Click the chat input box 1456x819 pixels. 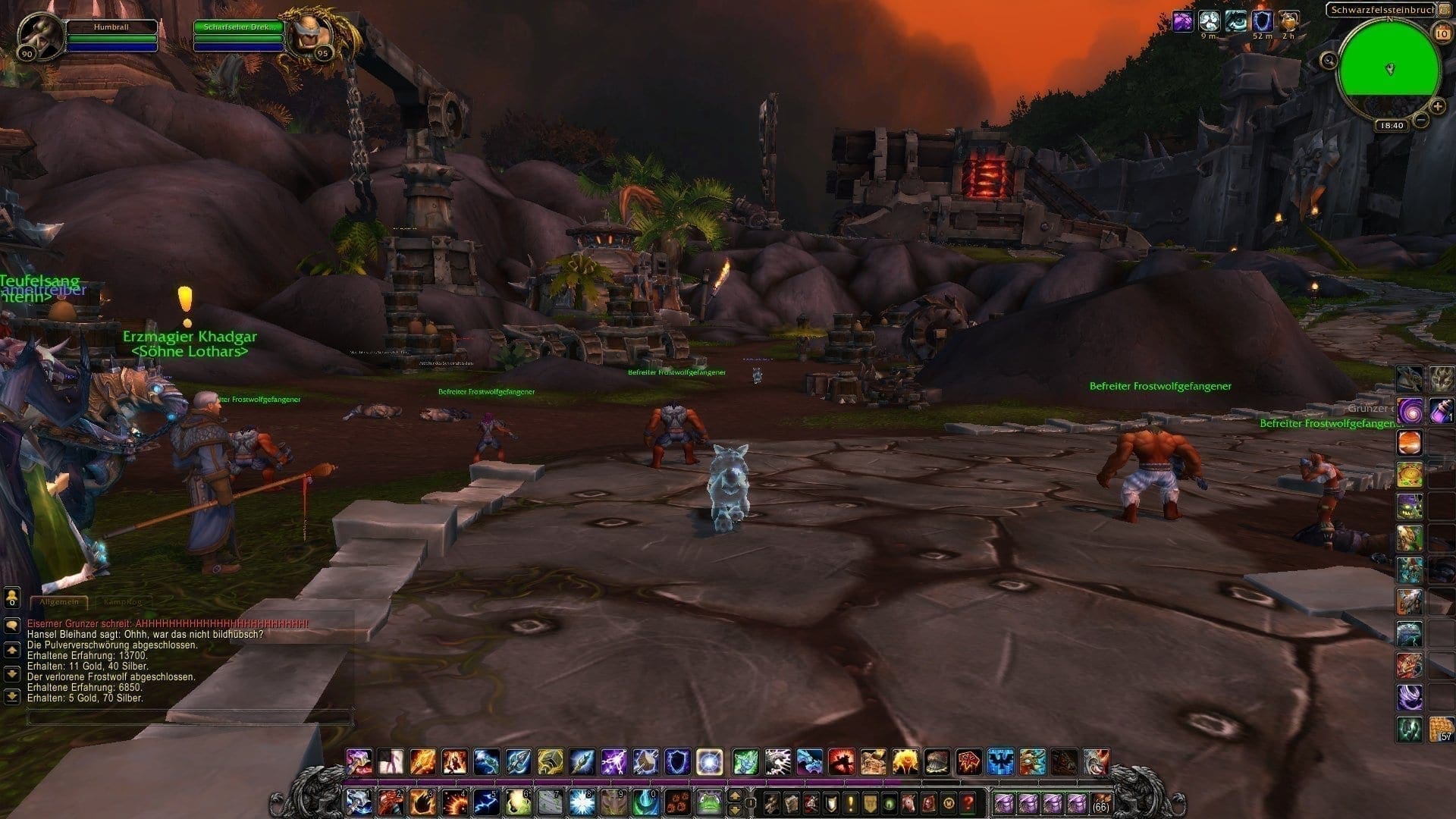pyautogui.click(x=190, y=717)
